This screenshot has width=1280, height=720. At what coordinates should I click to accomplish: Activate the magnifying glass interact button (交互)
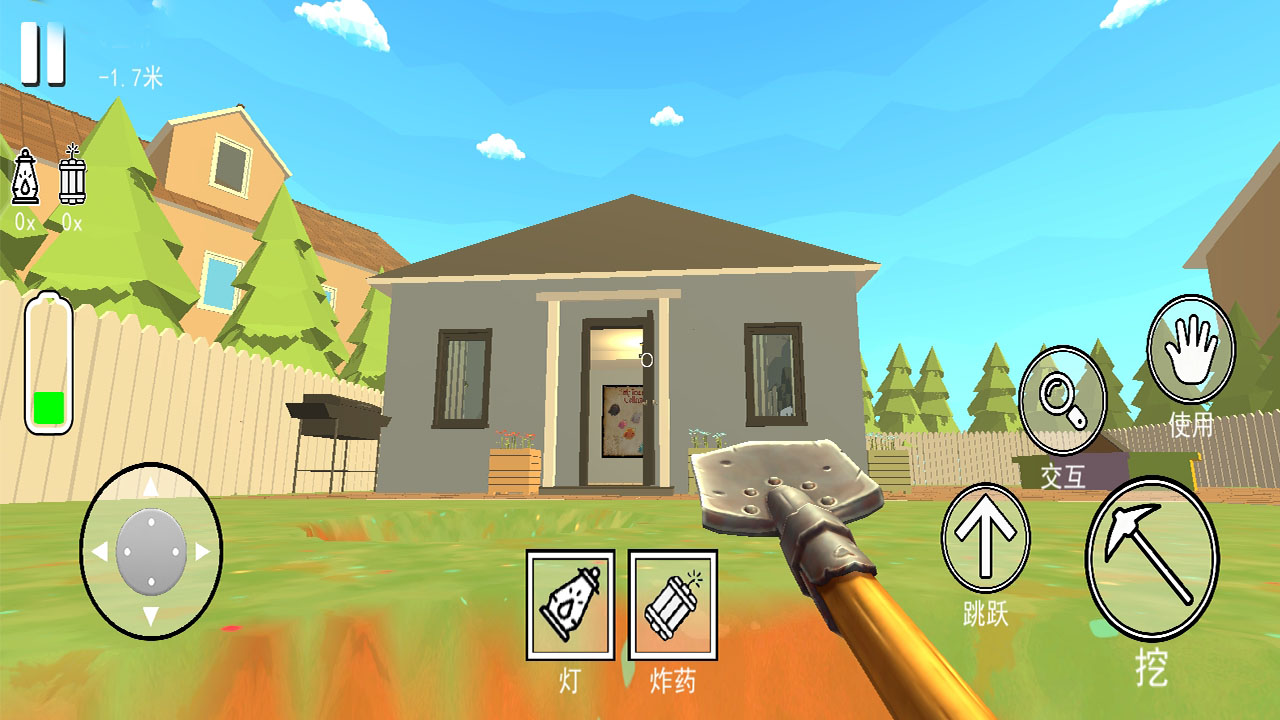[1062, 400]
